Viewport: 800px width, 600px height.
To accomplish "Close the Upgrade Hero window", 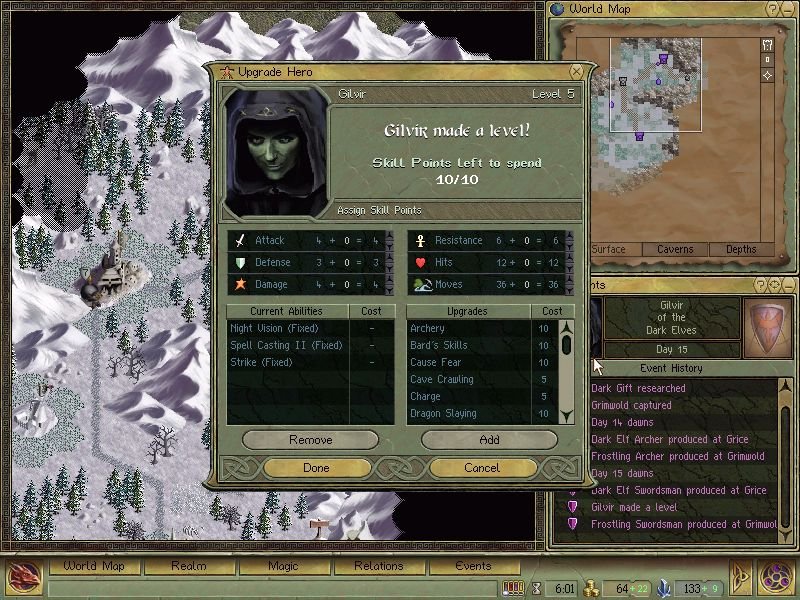I will [576, 72].
